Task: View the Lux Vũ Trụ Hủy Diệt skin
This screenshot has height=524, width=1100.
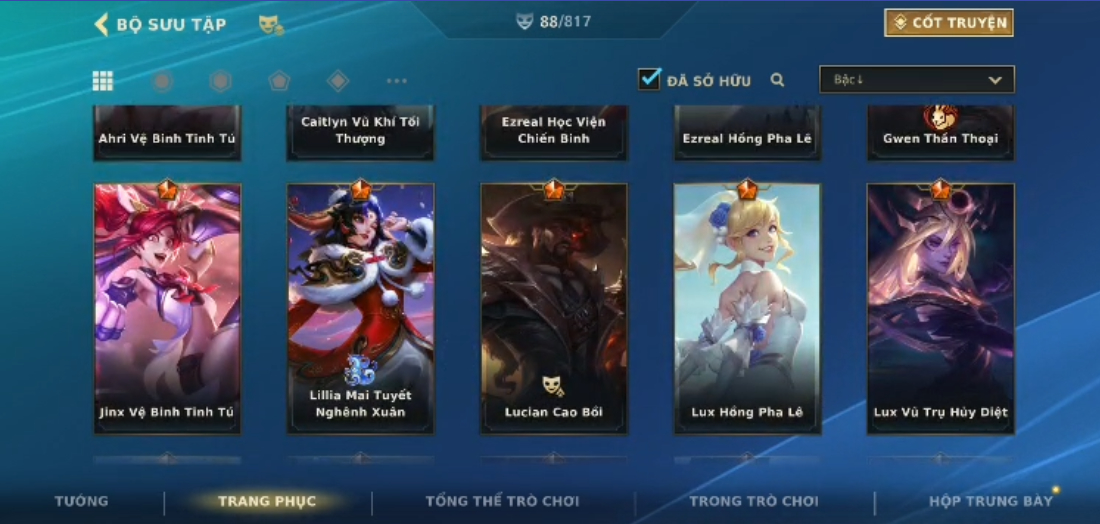Action: [x=940, y=308]
